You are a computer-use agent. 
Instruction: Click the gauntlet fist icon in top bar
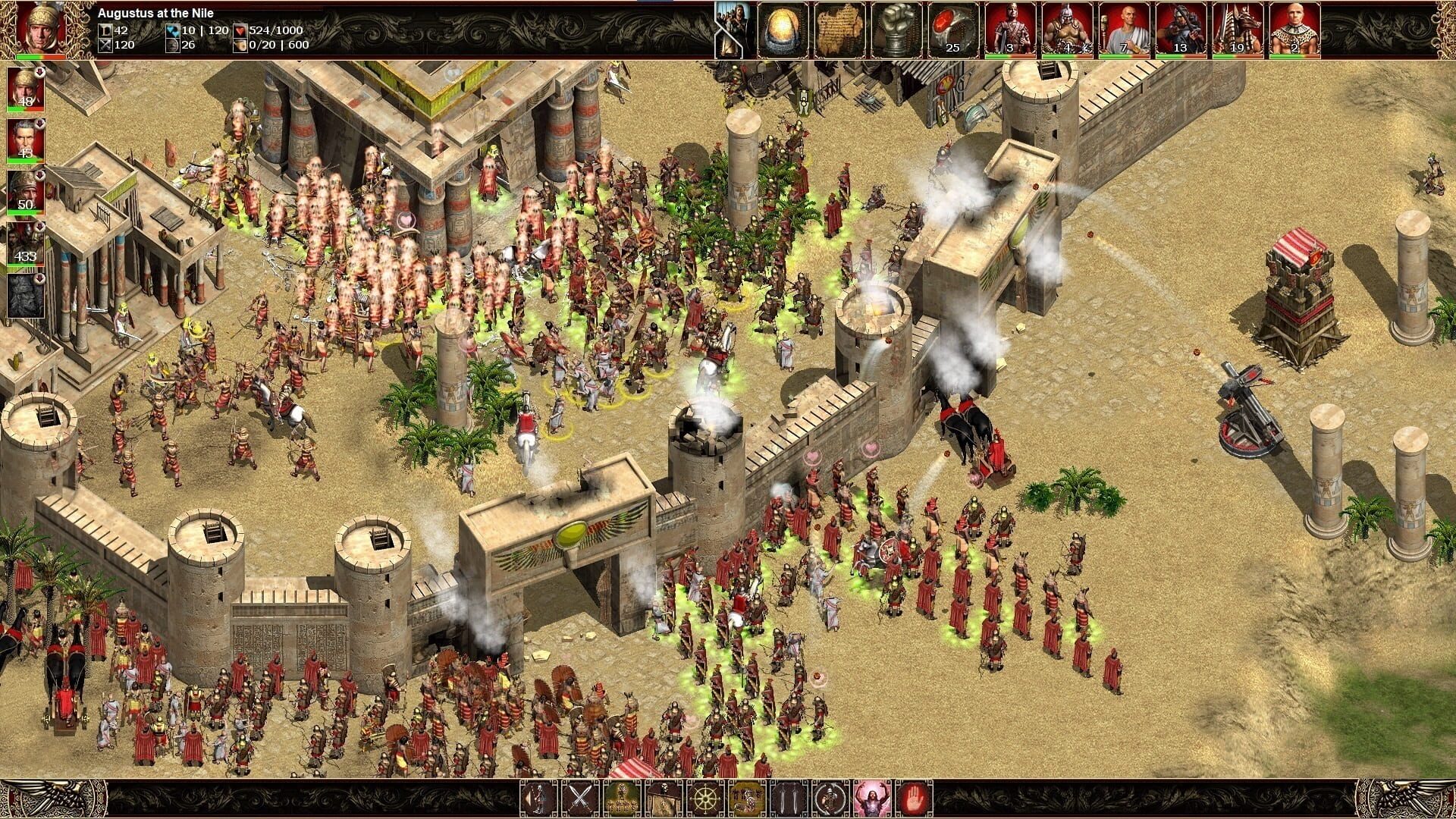[x=899, y=30]
